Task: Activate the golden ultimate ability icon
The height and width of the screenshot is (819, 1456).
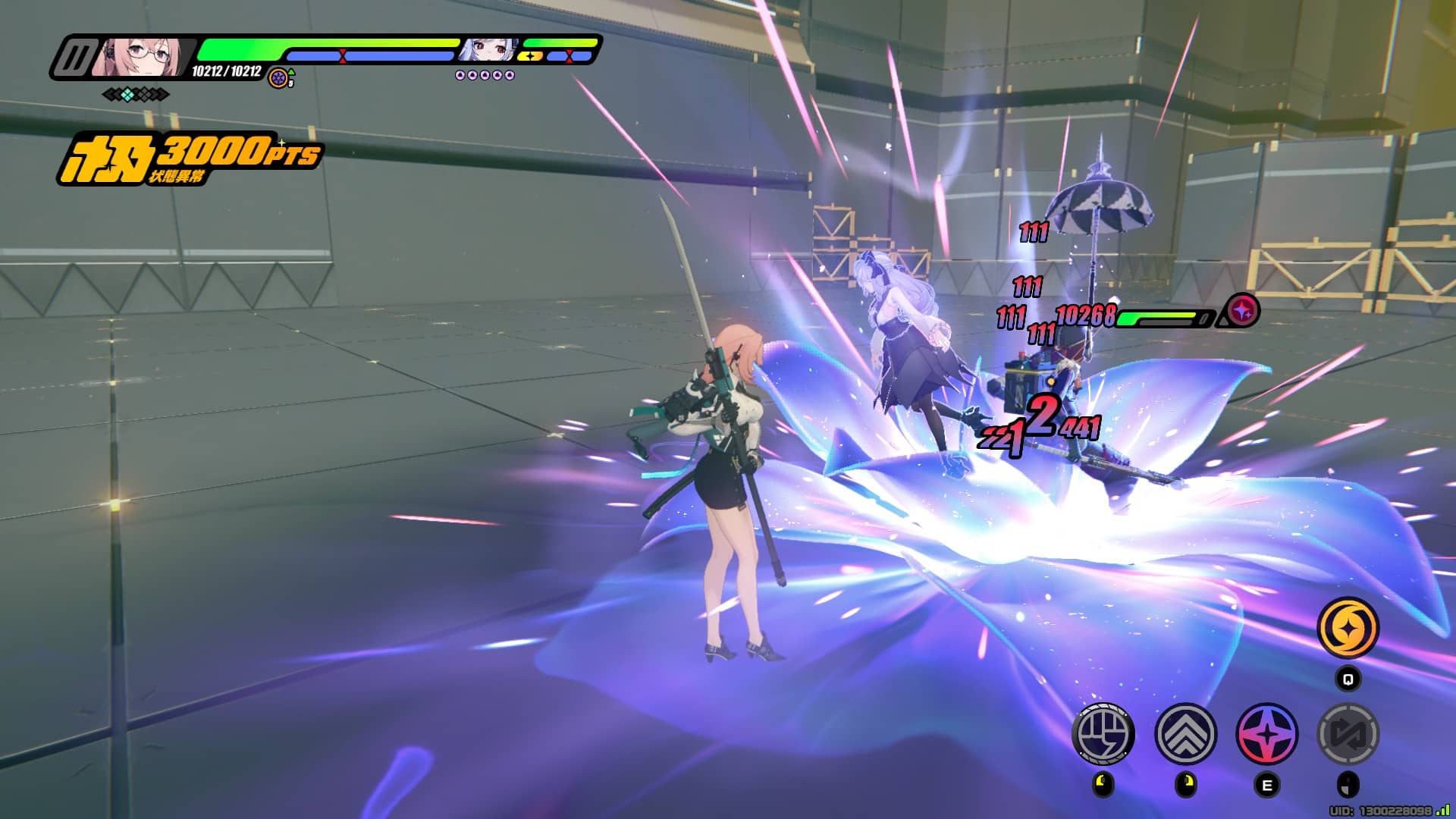Action: 1348,628
